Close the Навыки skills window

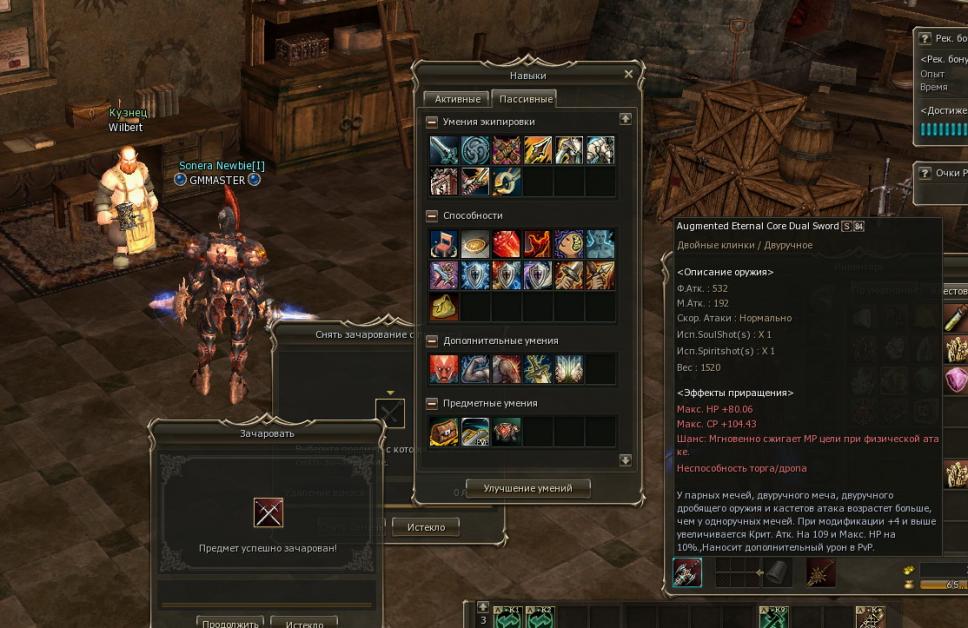[628, 74]
